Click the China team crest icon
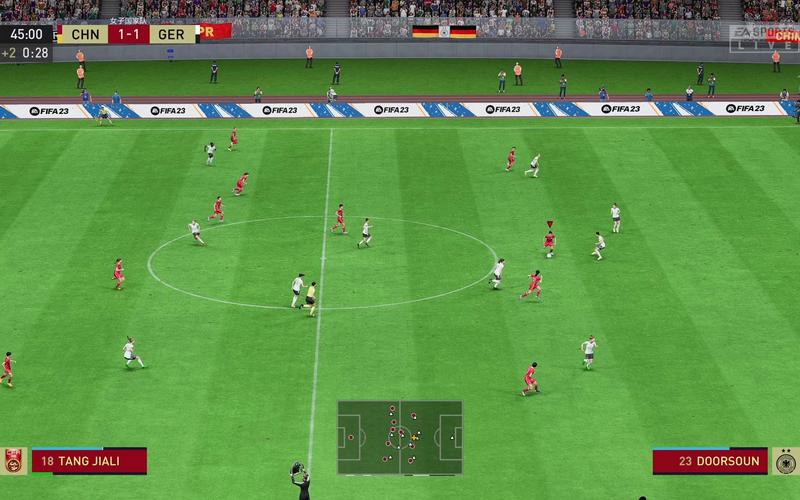Screen dimensions: 800x500 tap(14, 461)
